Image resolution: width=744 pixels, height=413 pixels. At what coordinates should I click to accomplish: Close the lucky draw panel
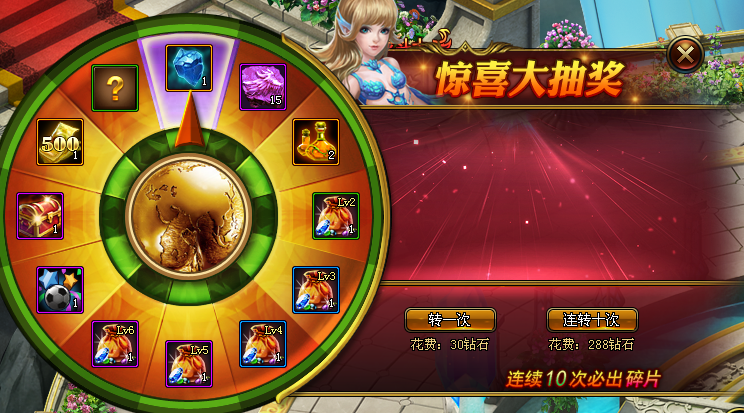pos(685,55)
